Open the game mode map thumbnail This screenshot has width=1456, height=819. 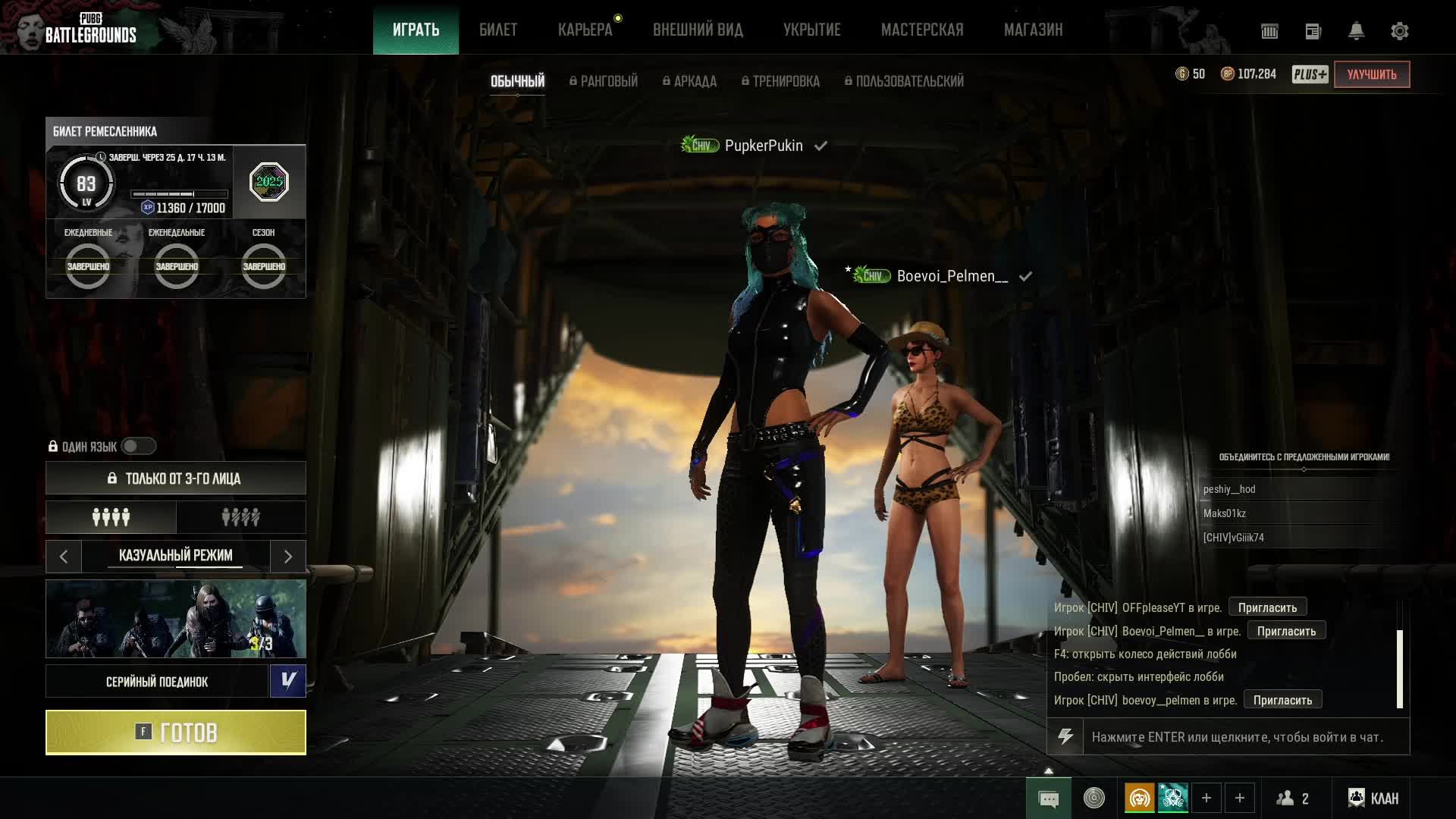(175, 619)
